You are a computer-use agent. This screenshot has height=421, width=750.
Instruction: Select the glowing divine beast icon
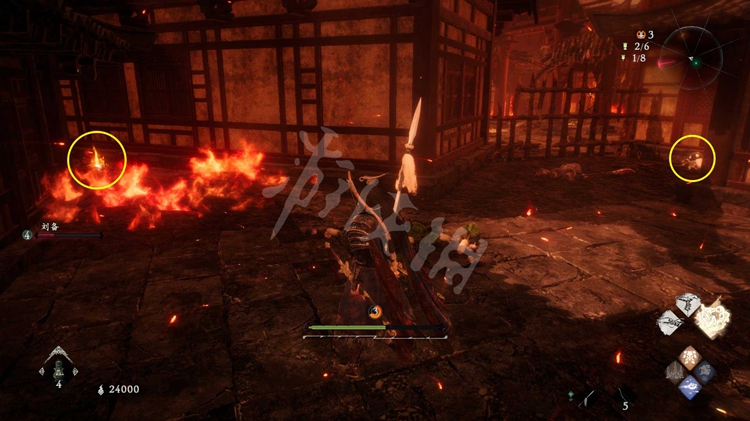(713, 318)
